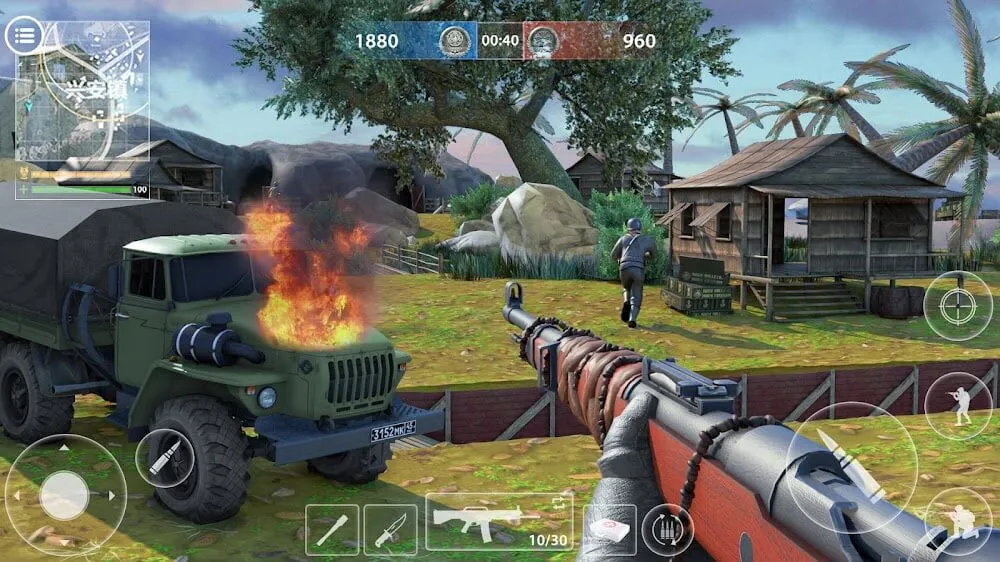The height and width of the screenshot is (562, 1000).
Task: Activate the crosshair aim button
Action: (957, 306)
